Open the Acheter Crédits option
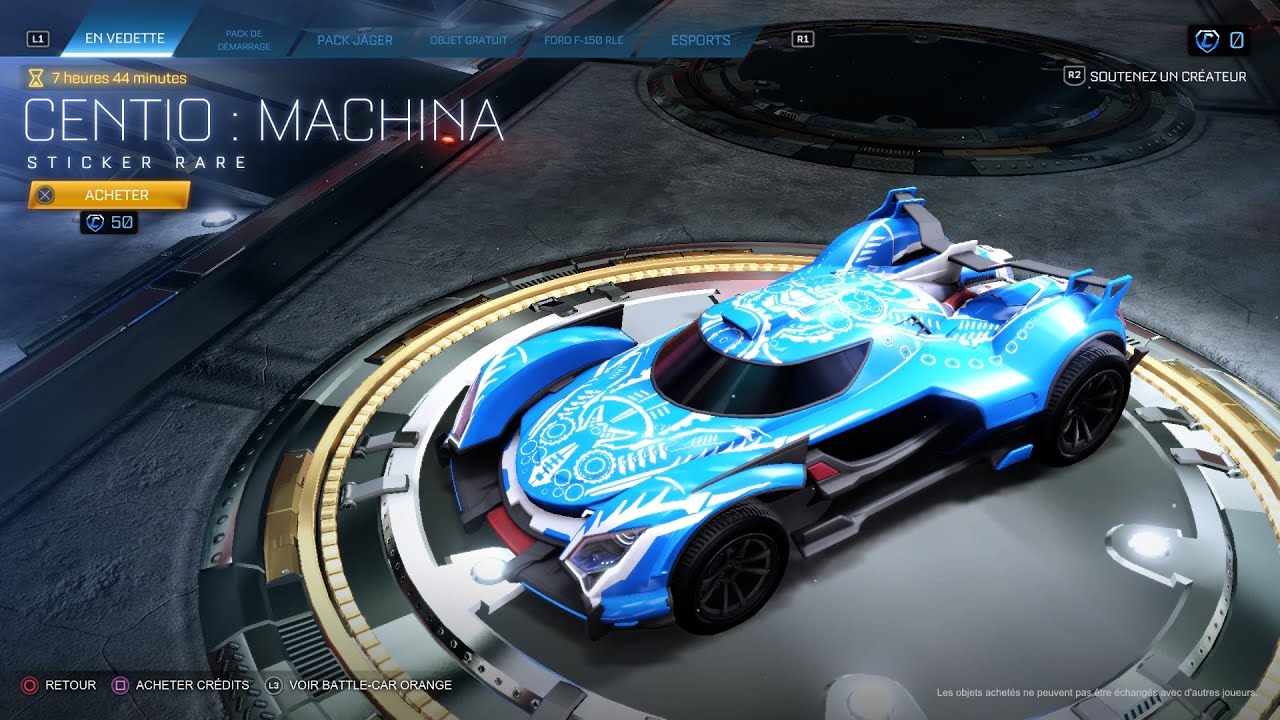This screenshot has width=1280, height=720. (192, 685)
